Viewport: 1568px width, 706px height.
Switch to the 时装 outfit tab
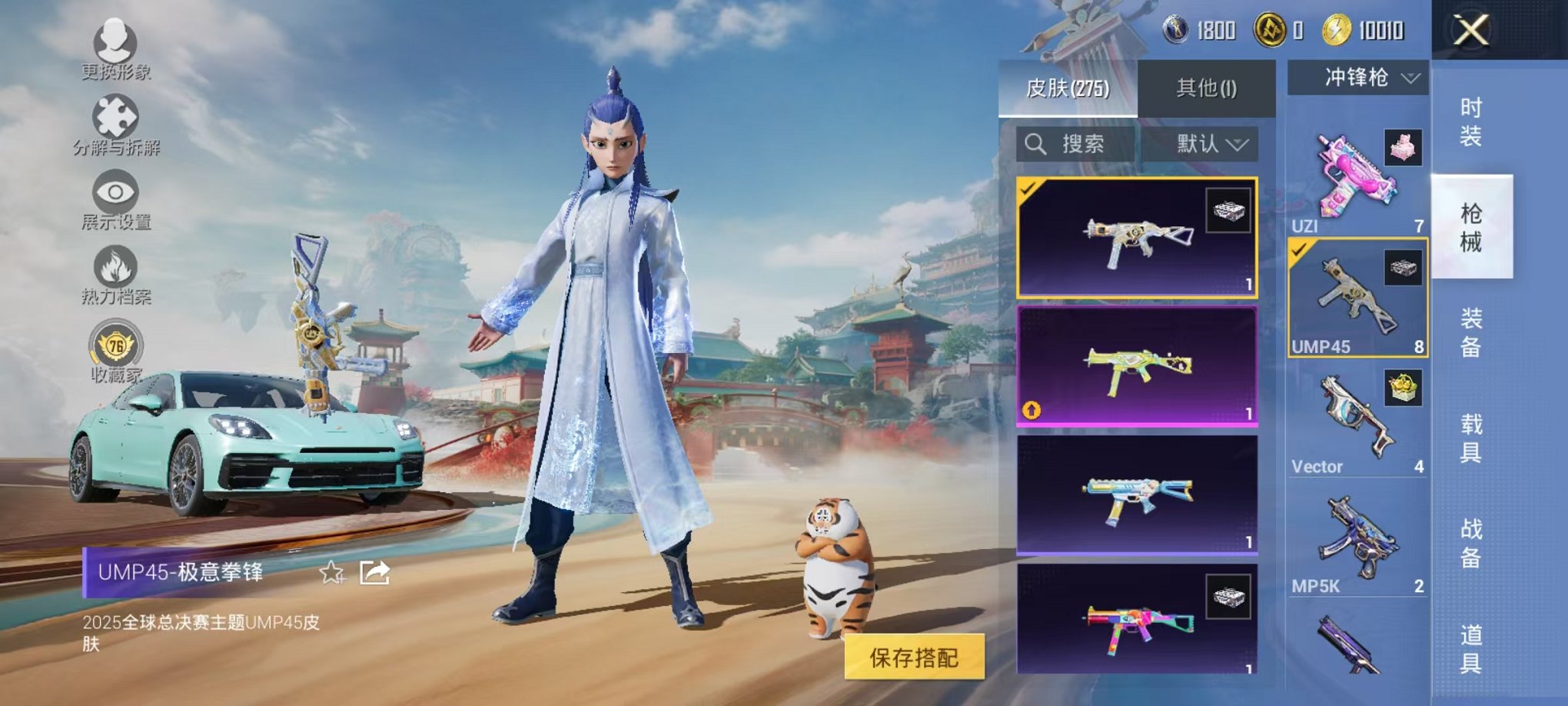pos(1471,123)
